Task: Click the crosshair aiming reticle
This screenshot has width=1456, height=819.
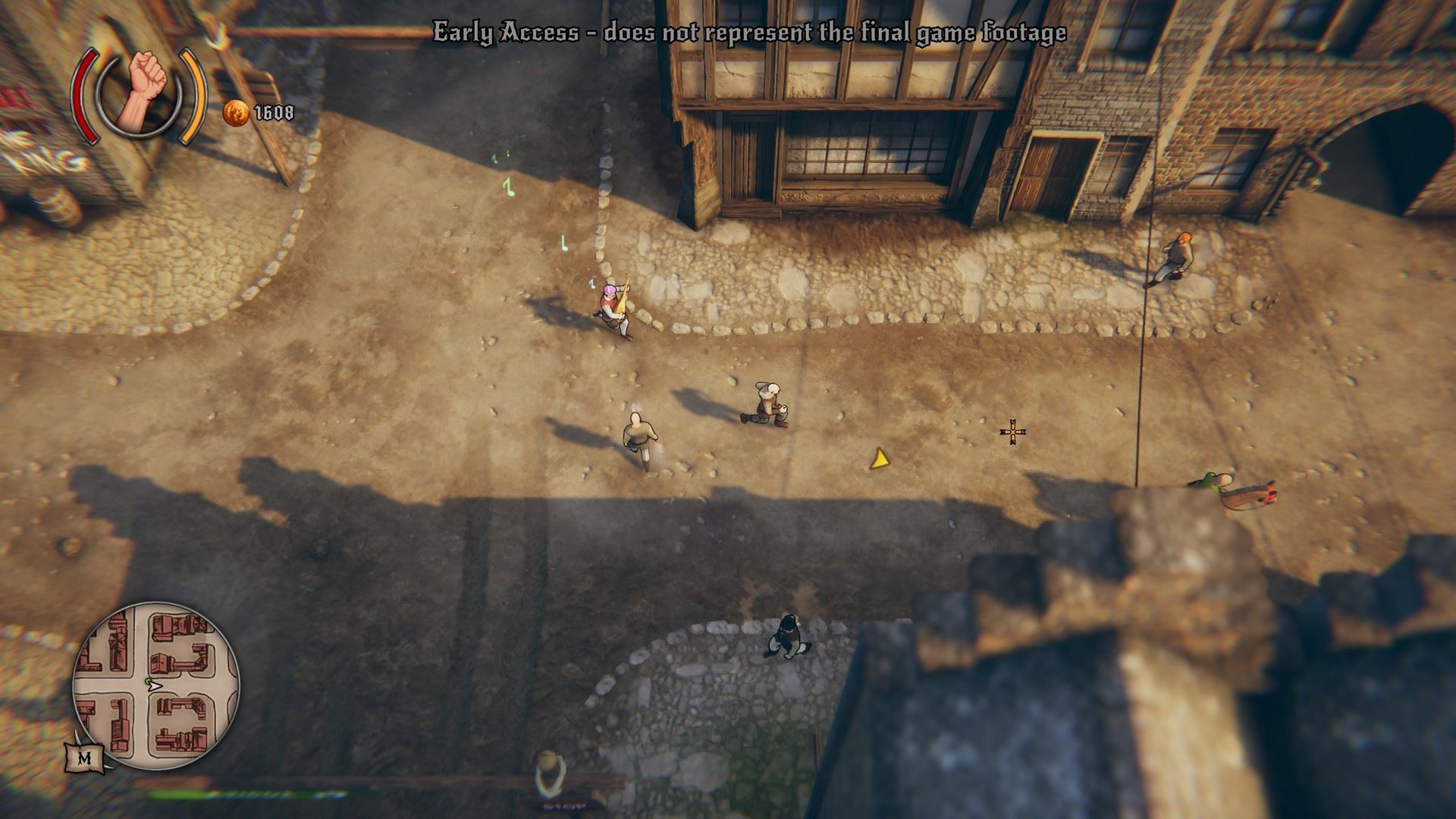Action: (x=1013, y=431)
